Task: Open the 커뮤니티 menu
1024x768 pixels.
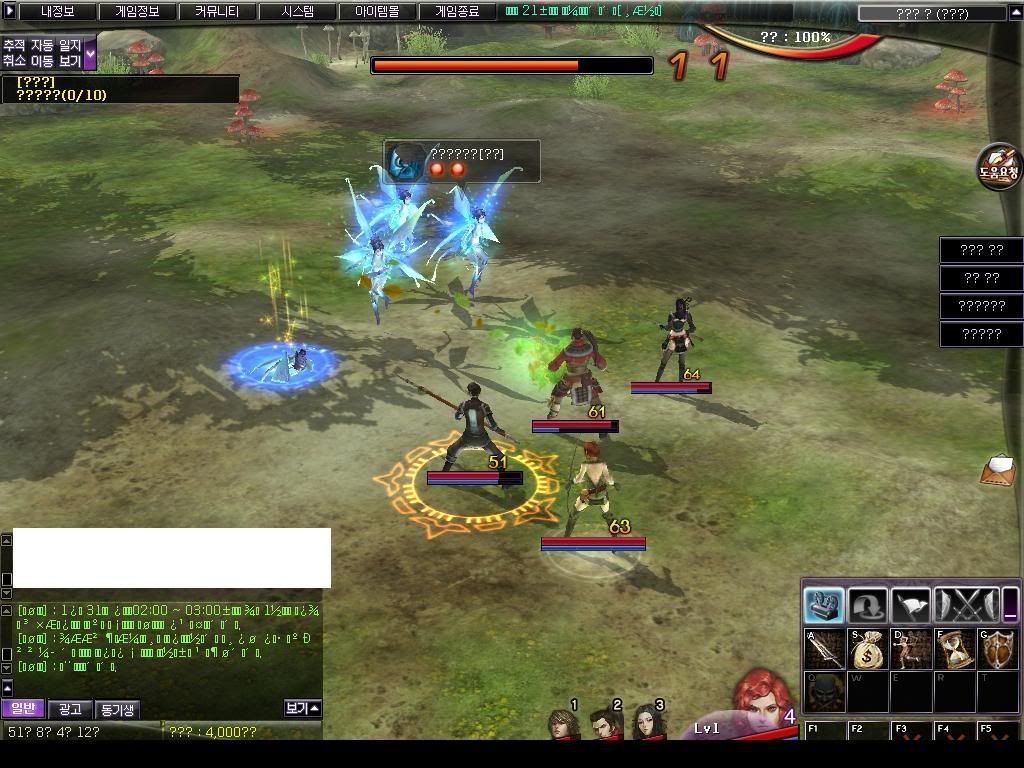Action: coord(217,12)
